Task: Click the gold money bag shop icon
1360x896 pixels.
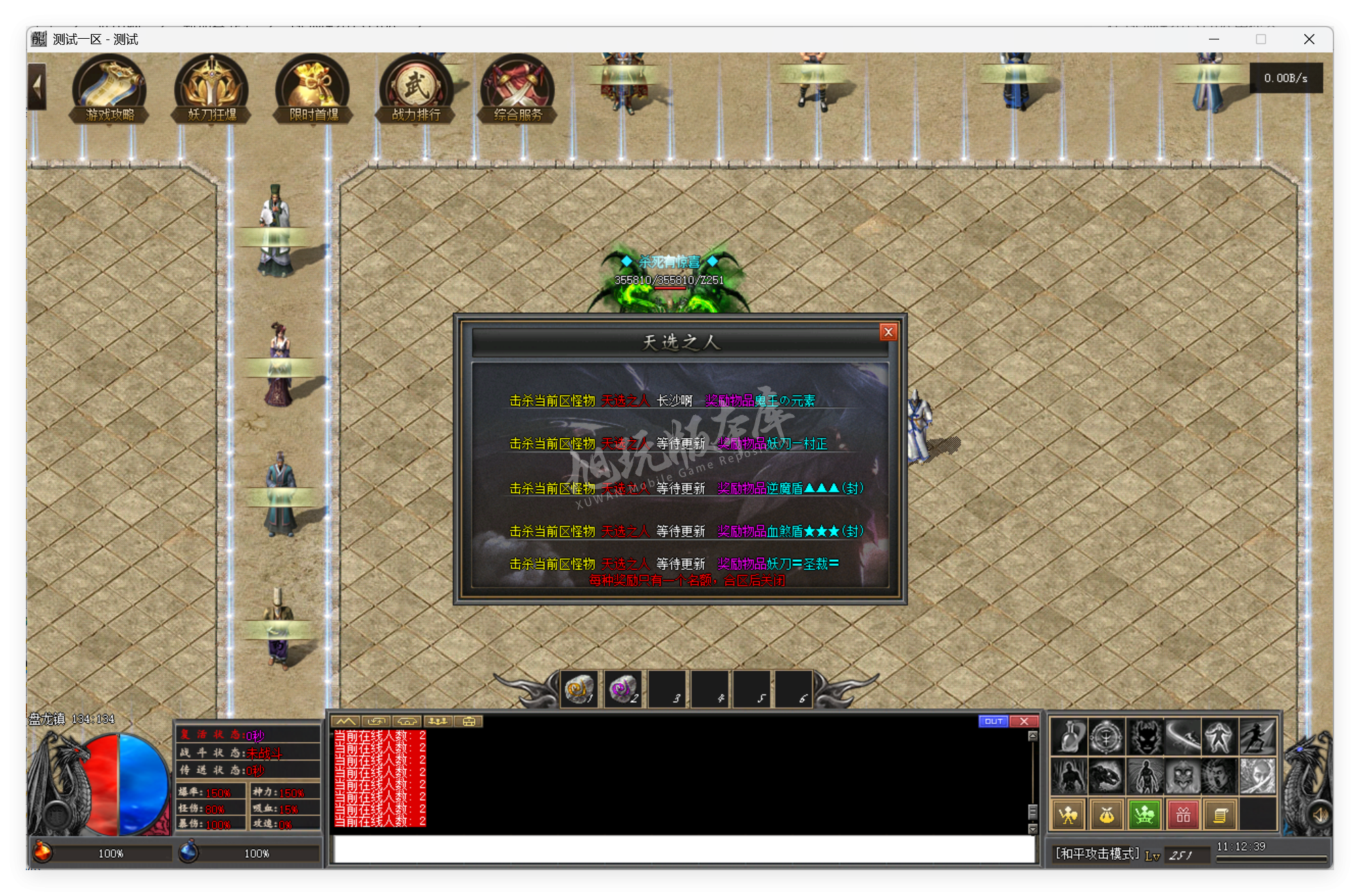Action: (1106, 814)
